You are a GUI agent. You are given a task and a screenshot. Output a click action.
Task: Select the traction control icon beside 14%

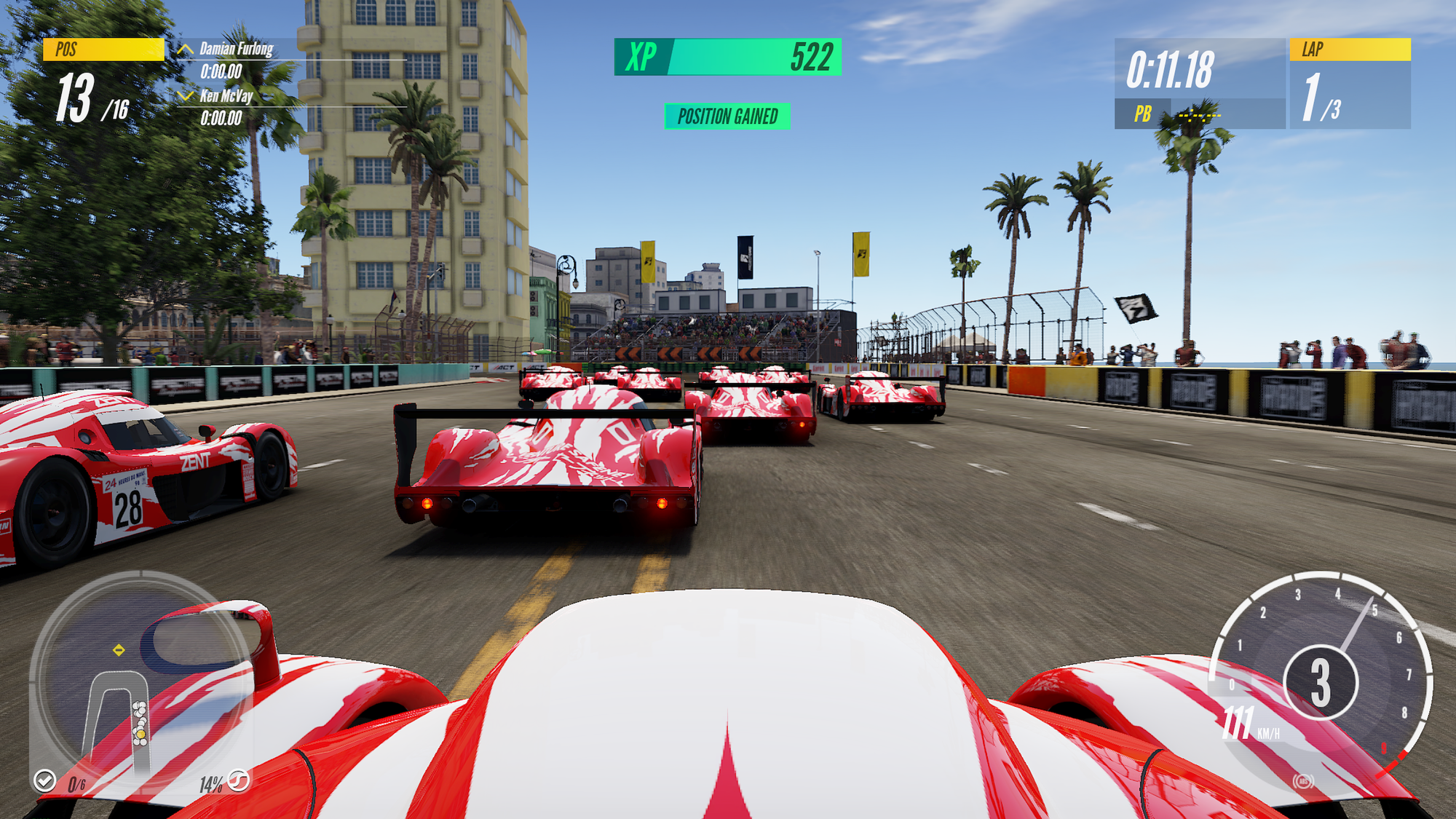238,780
